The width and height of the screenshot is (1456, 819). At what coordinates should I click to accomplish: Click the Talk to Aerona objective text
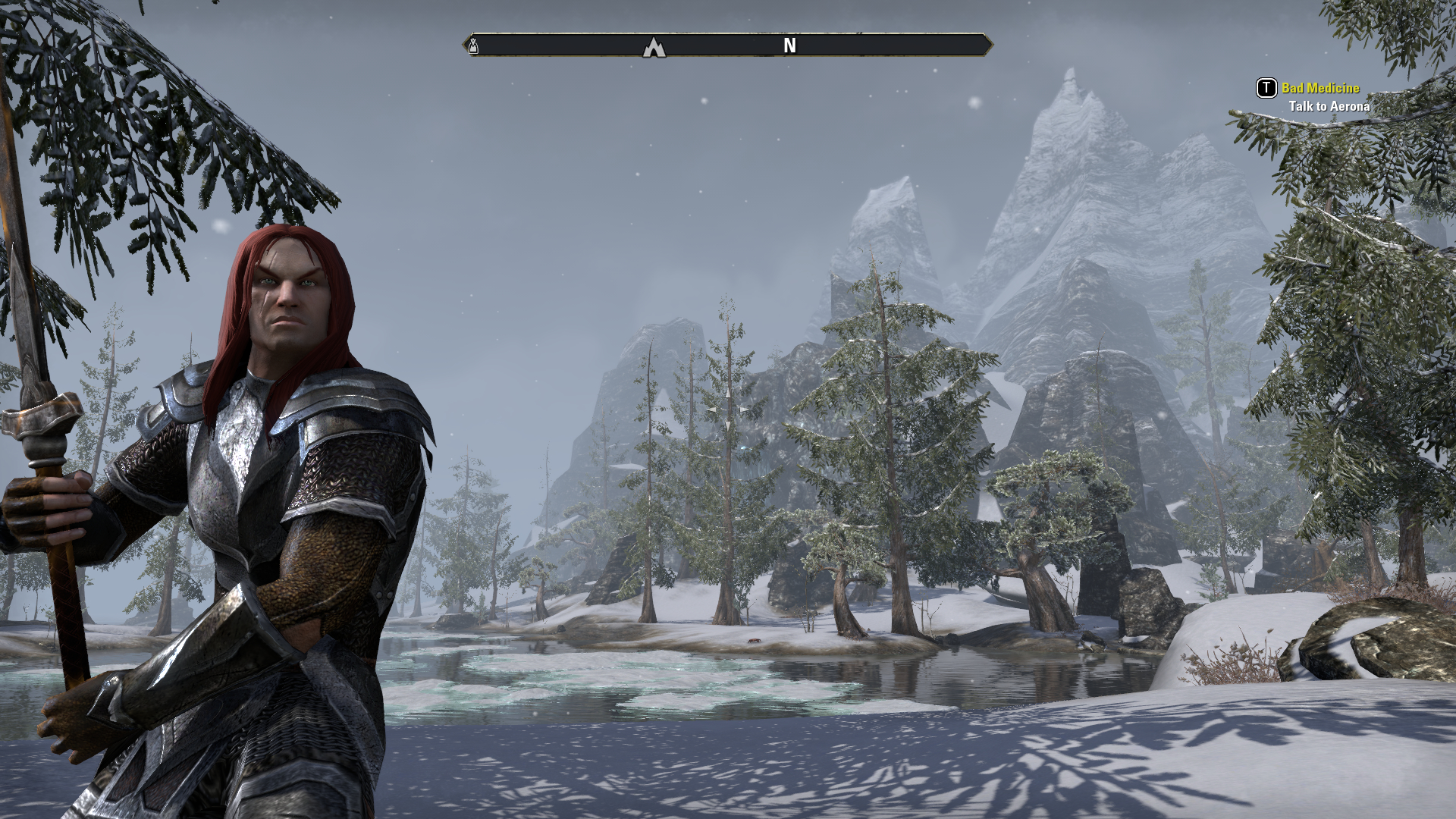[1329, 106]
